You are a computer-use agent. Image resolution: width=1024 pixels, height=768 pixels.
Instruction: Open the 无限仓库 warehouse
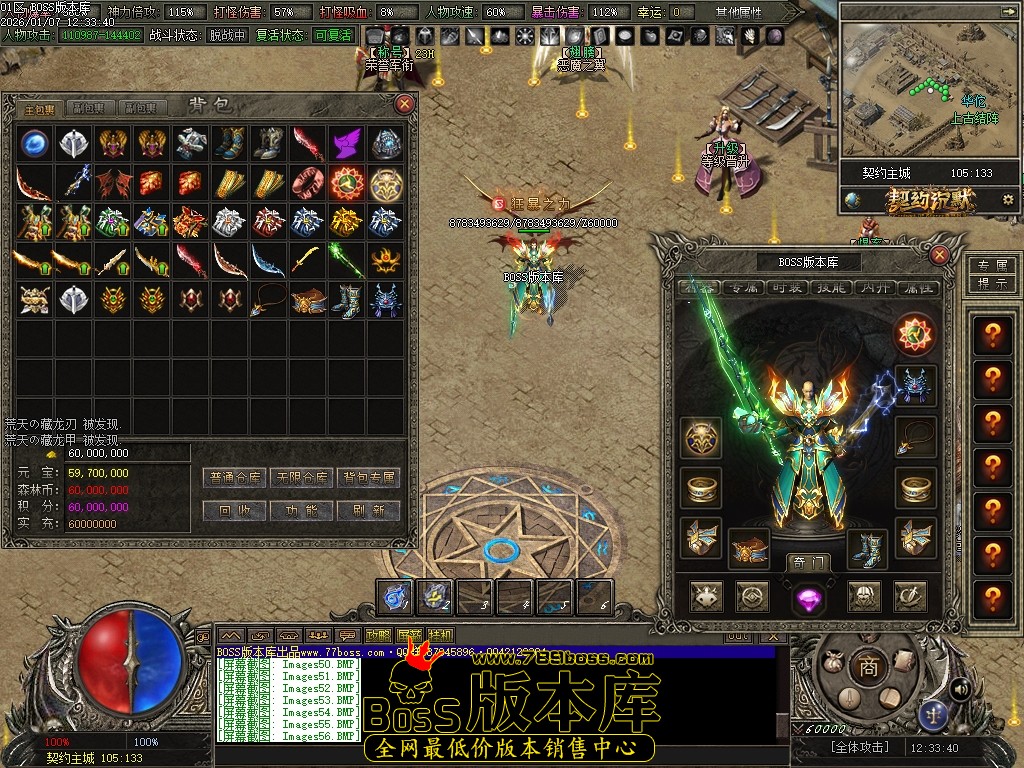302,478
